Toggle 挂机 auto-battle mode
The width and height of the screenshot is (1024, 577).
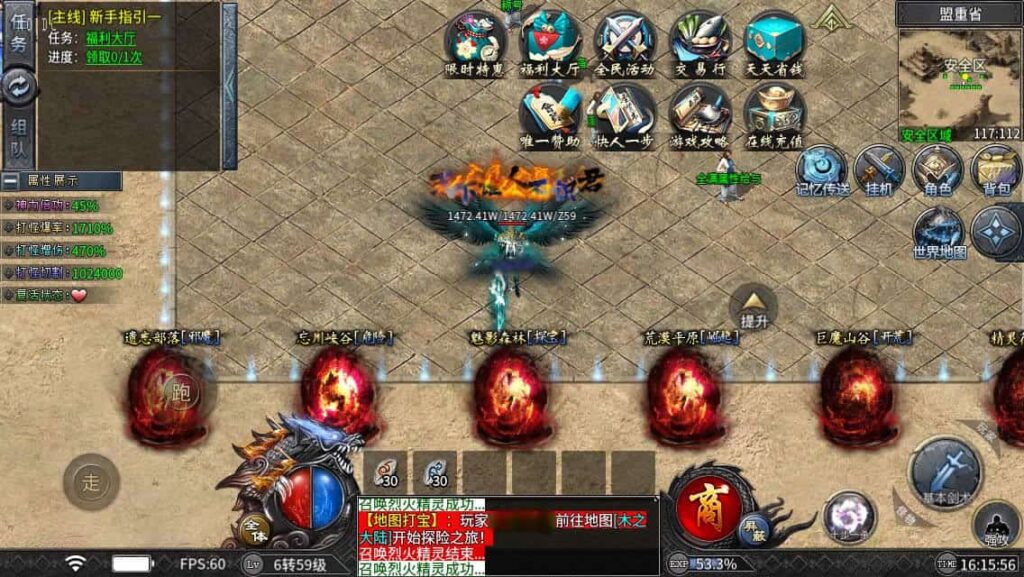point(880,168)
